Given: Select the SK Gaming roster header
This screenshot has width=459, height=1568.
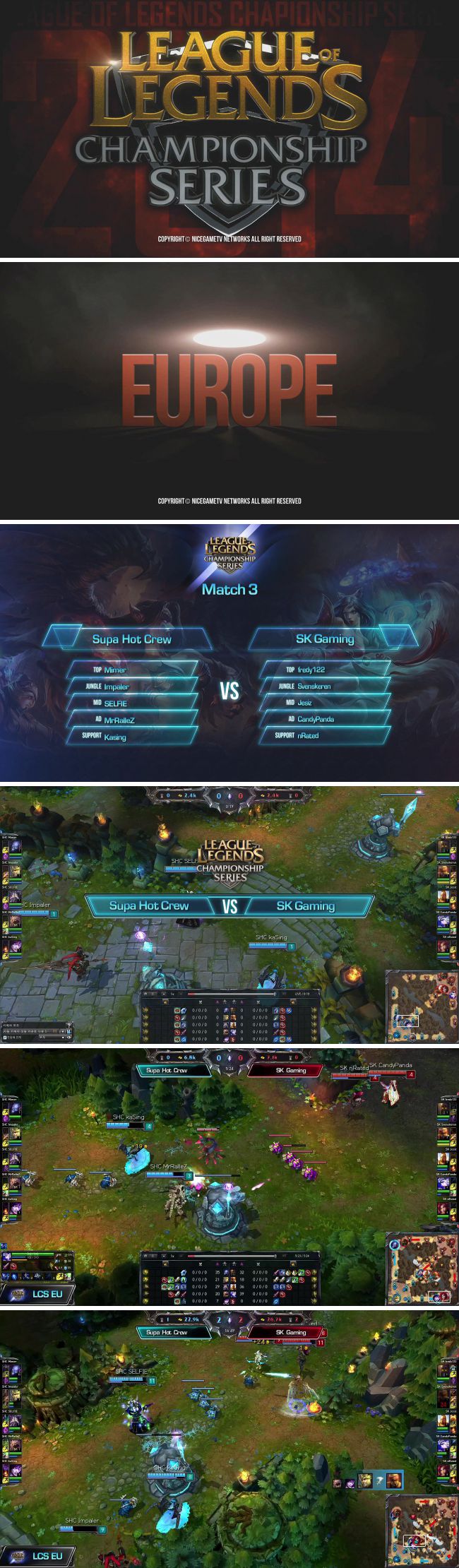Looking at the screenshot, I should tap(326, 639).
